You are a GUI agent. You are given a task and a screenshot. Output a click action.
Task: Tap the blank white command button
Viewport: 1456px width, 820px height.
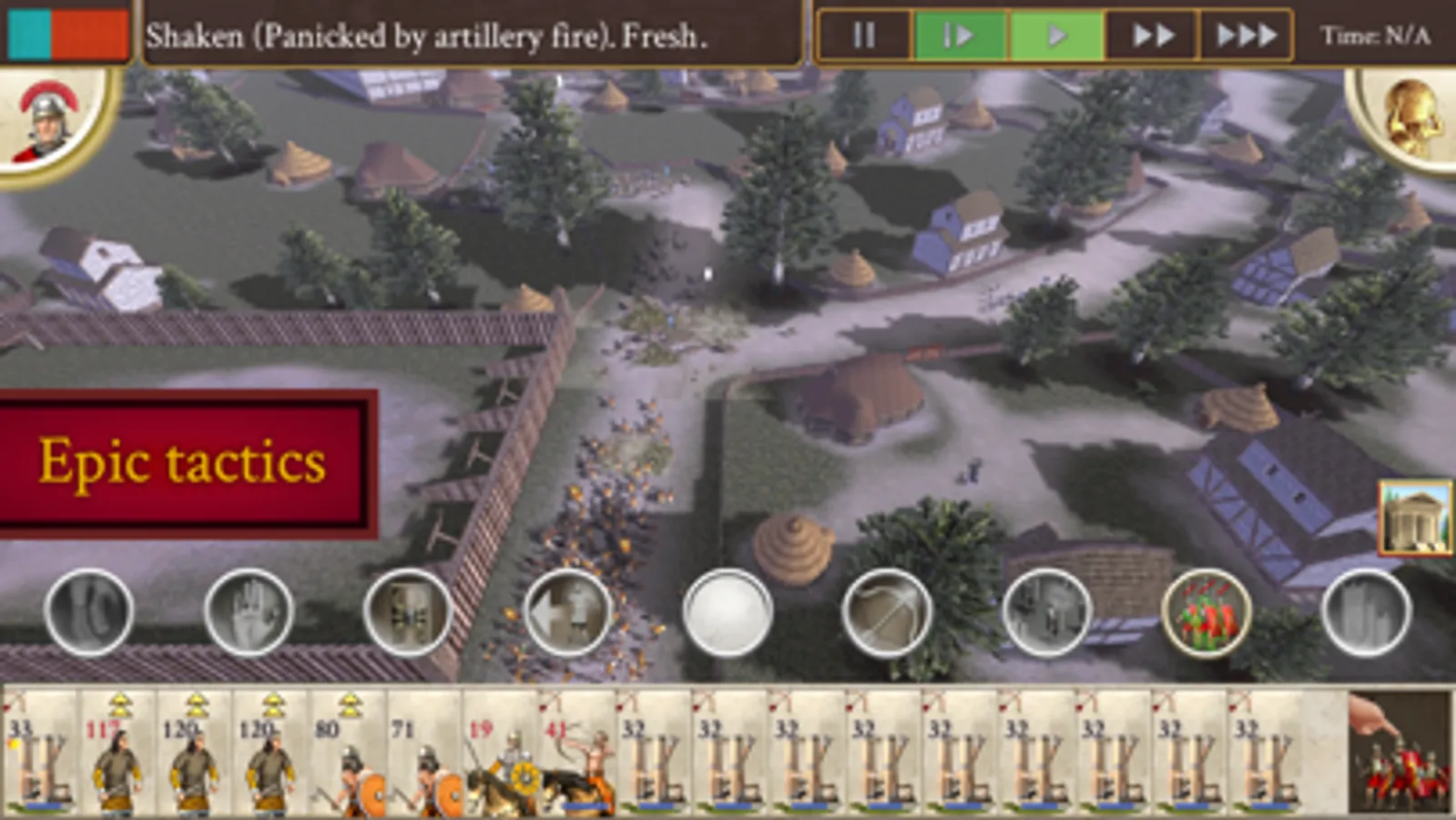[x=727, y=612]
